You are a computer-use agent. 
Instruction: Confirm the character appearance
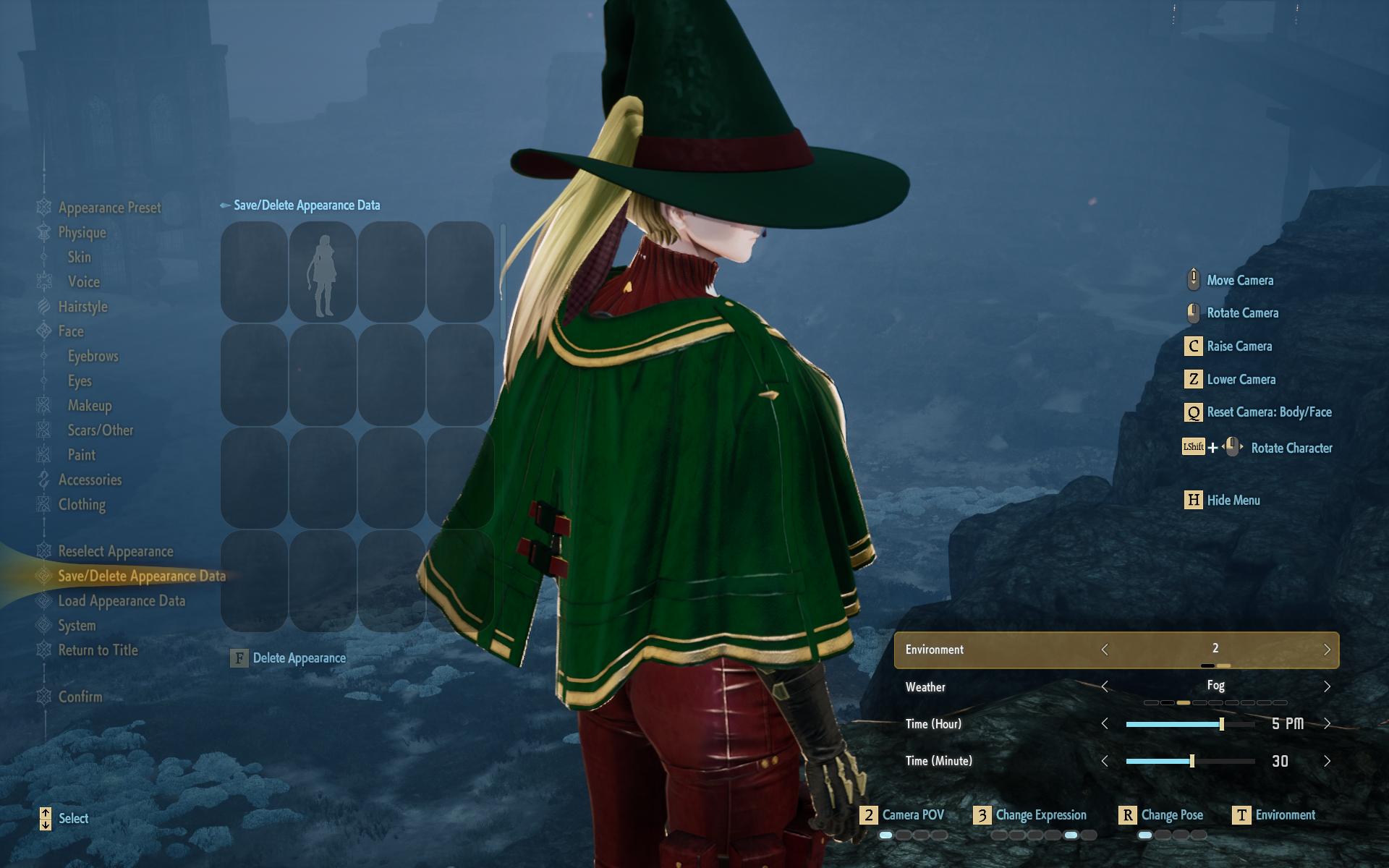coord(80,697)
